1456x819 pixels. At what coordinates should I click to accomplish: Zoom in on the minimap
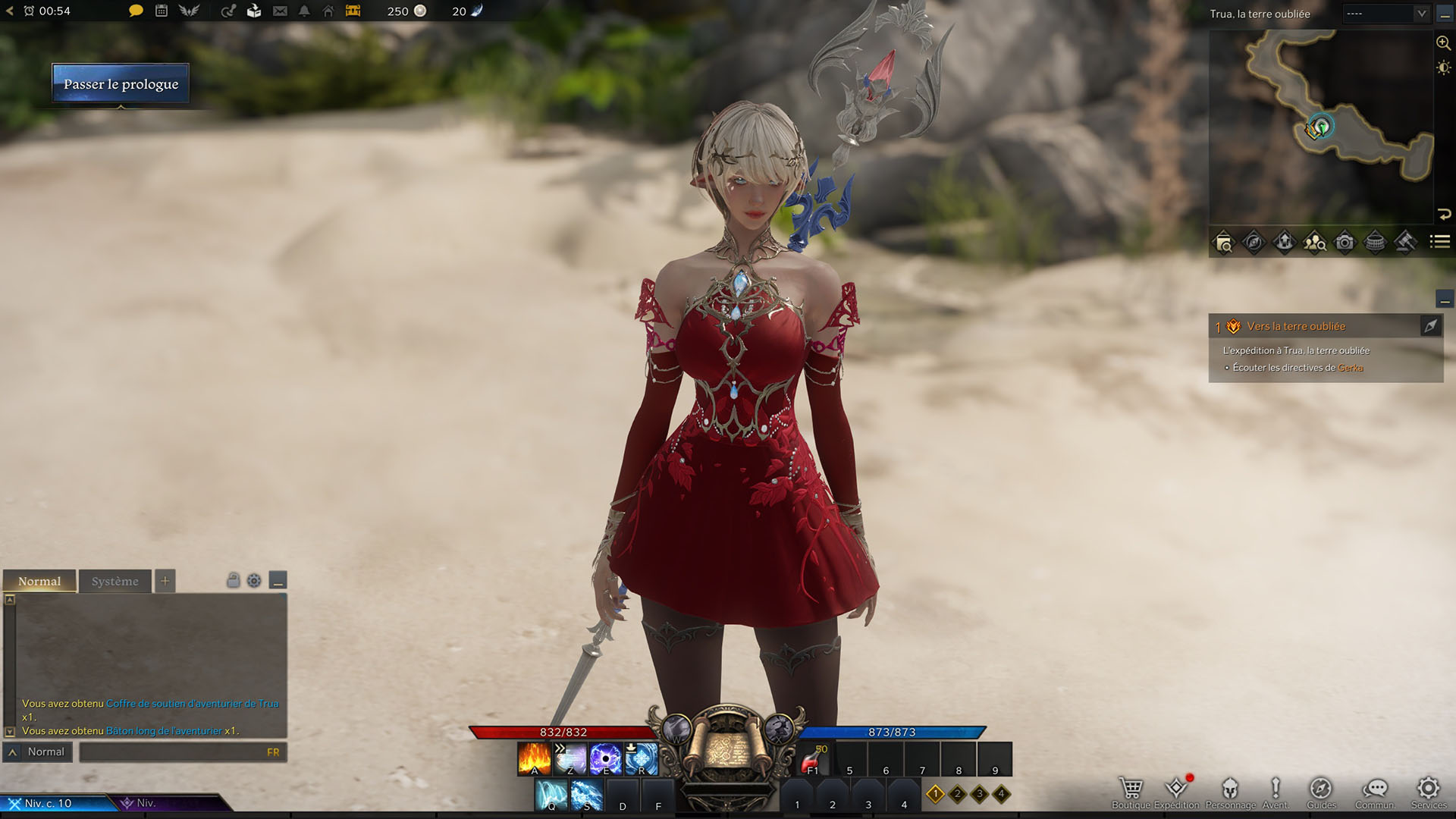(1443, 43)
